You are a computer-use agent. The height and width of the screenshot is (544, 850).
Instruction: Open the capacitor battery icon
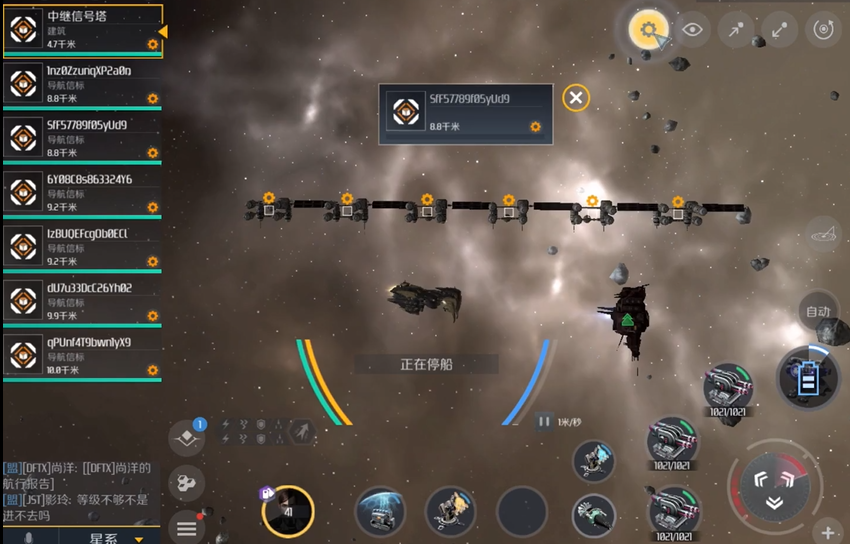(x=809, y=378)
